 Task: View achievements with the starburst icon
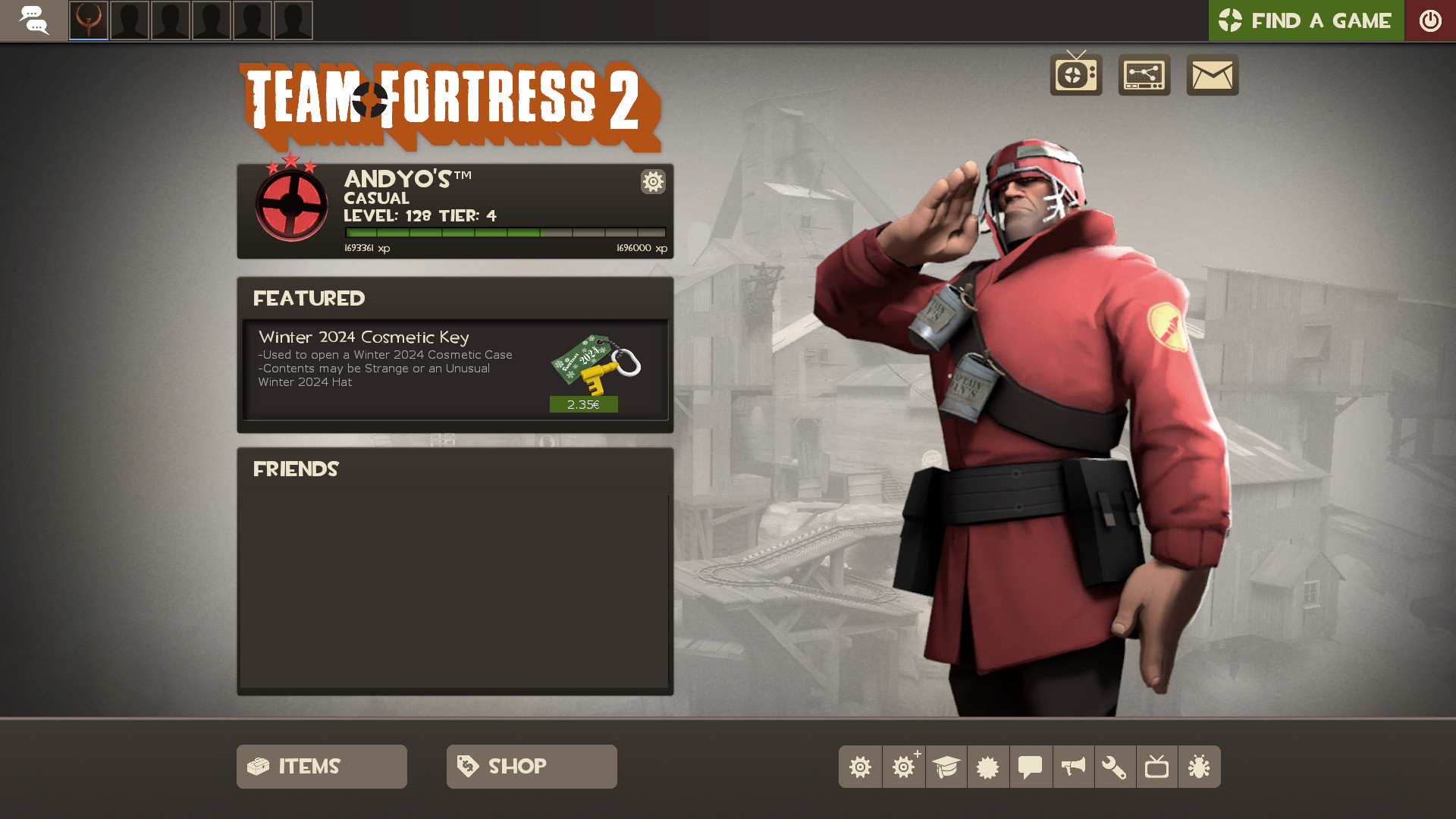[x=987, y=767]
